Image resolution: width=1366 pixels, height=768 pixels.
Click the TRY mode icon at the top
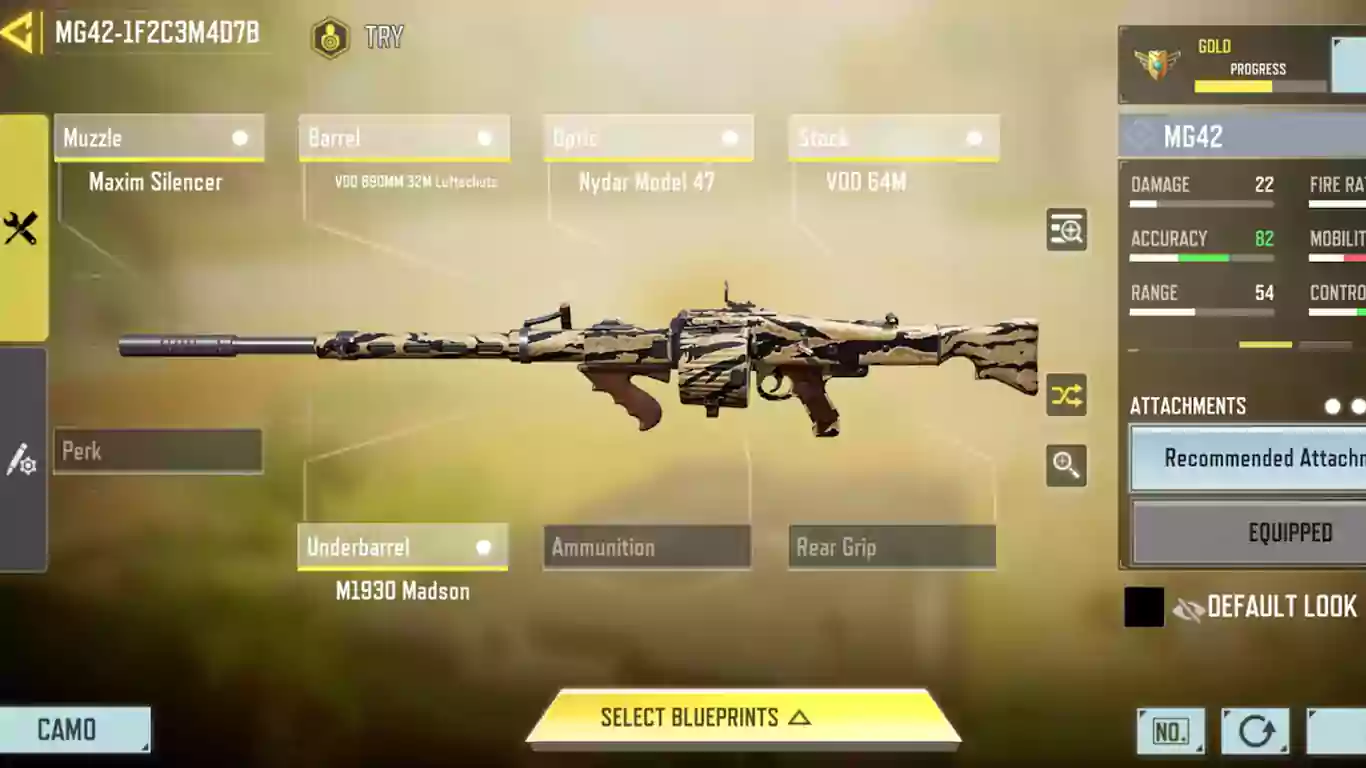[329, 38]
